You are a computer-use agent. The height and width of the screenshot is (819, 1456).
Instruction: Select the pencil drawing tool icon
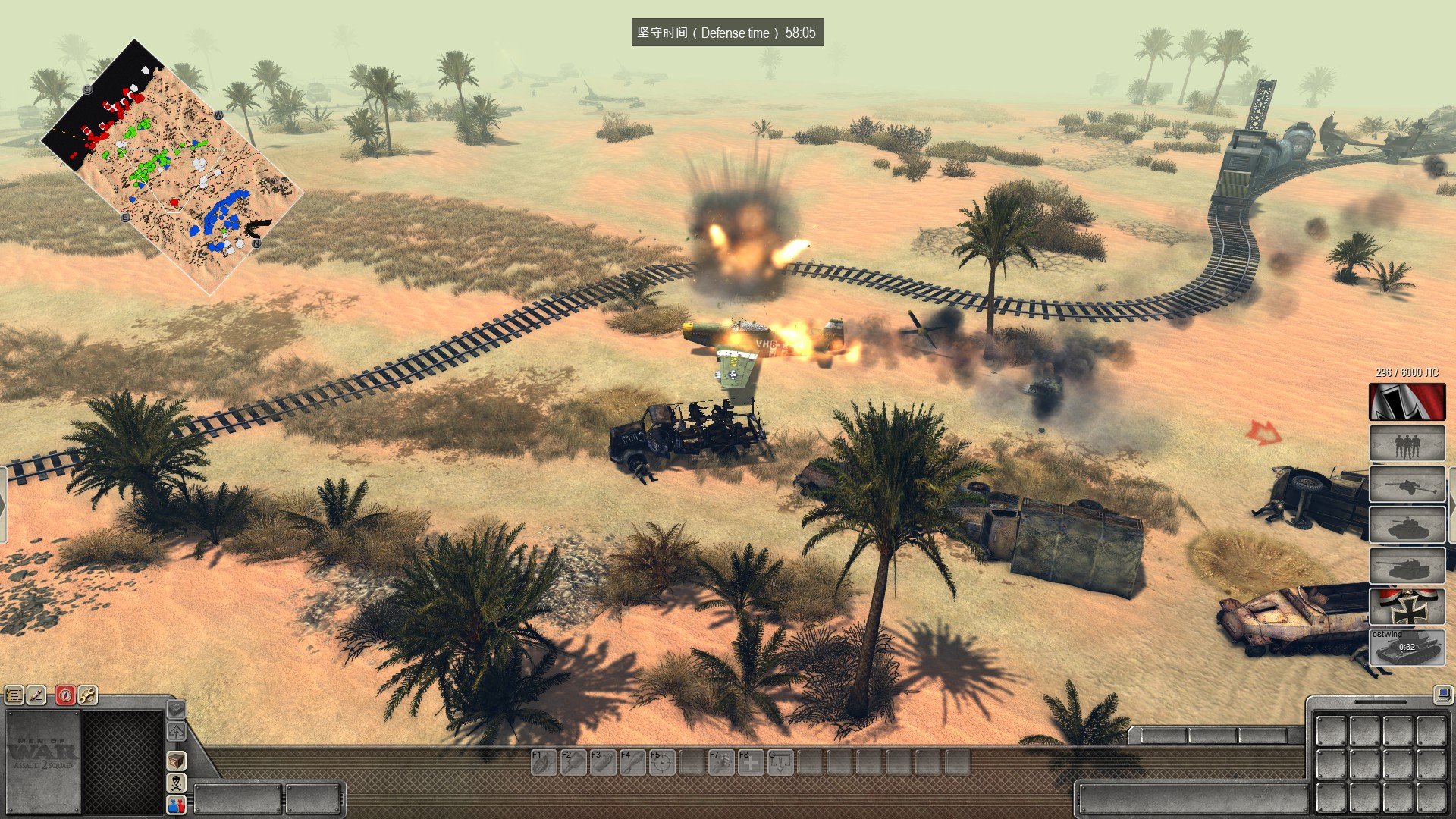tap(36, 695)
